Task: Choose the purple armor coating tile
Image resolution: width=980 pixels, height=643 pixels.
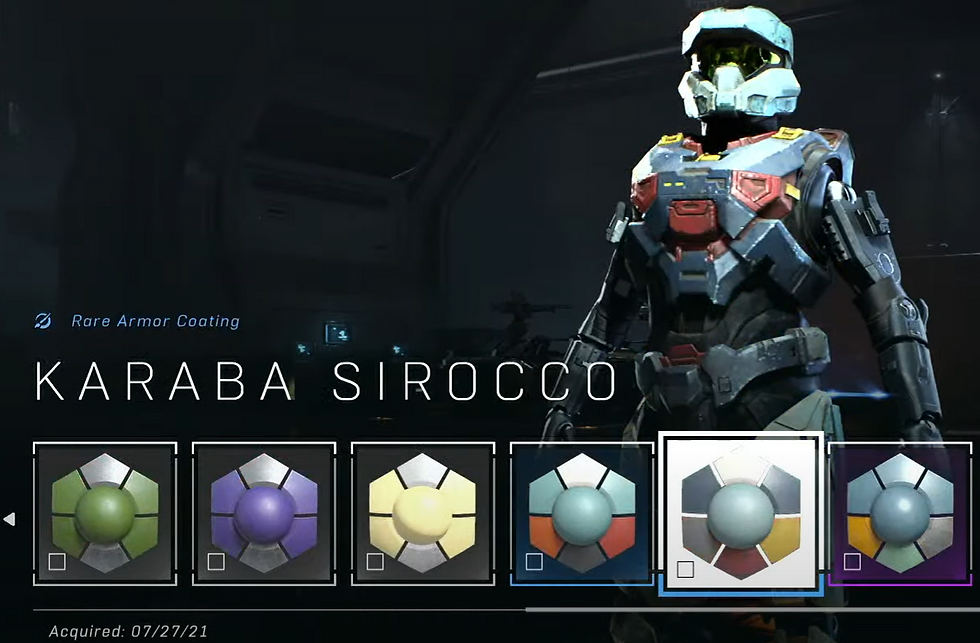Action: coord(264,513)
